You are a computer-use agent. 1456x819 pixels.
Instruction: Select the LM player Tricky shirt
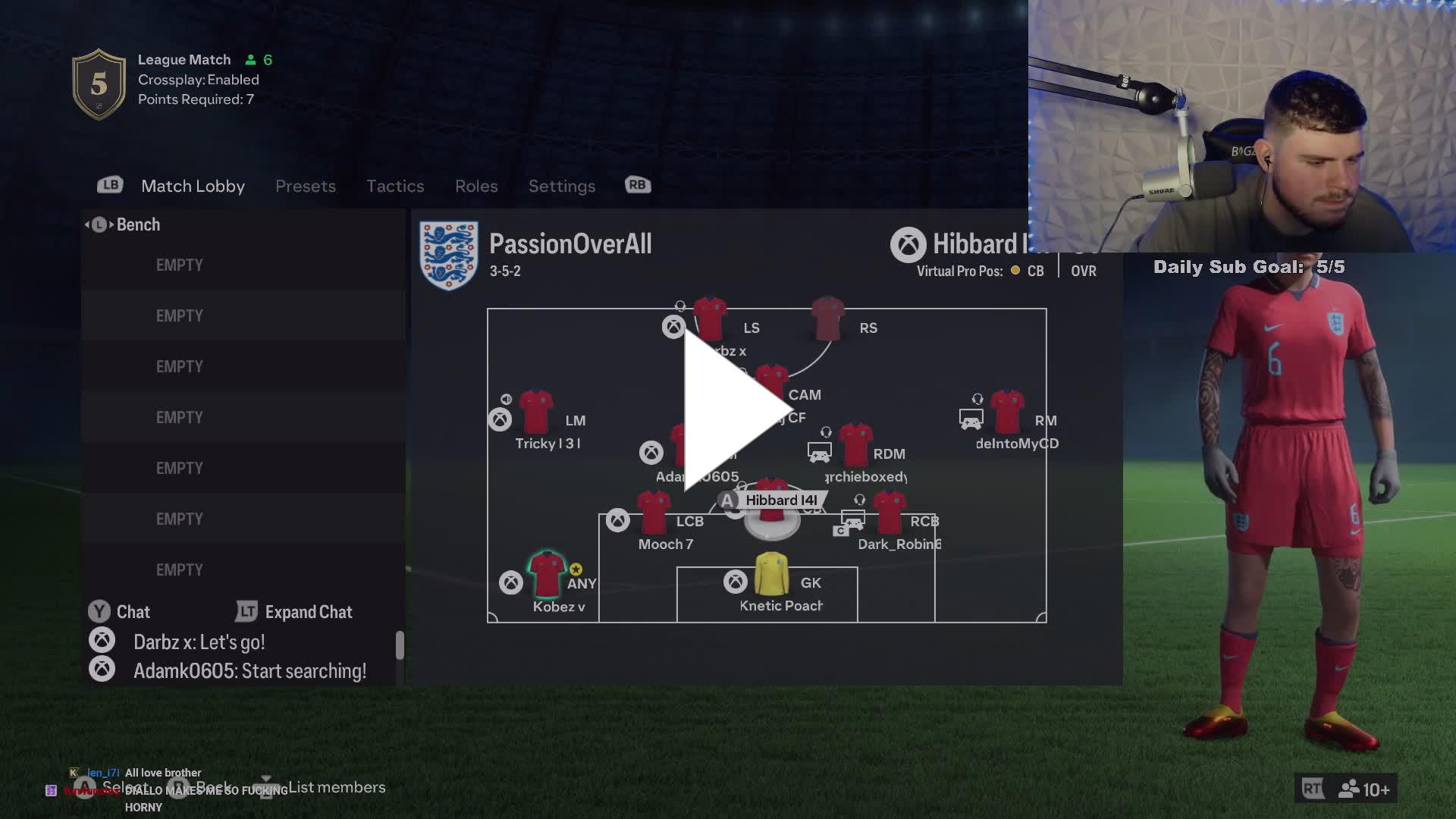tap(536, 412)
